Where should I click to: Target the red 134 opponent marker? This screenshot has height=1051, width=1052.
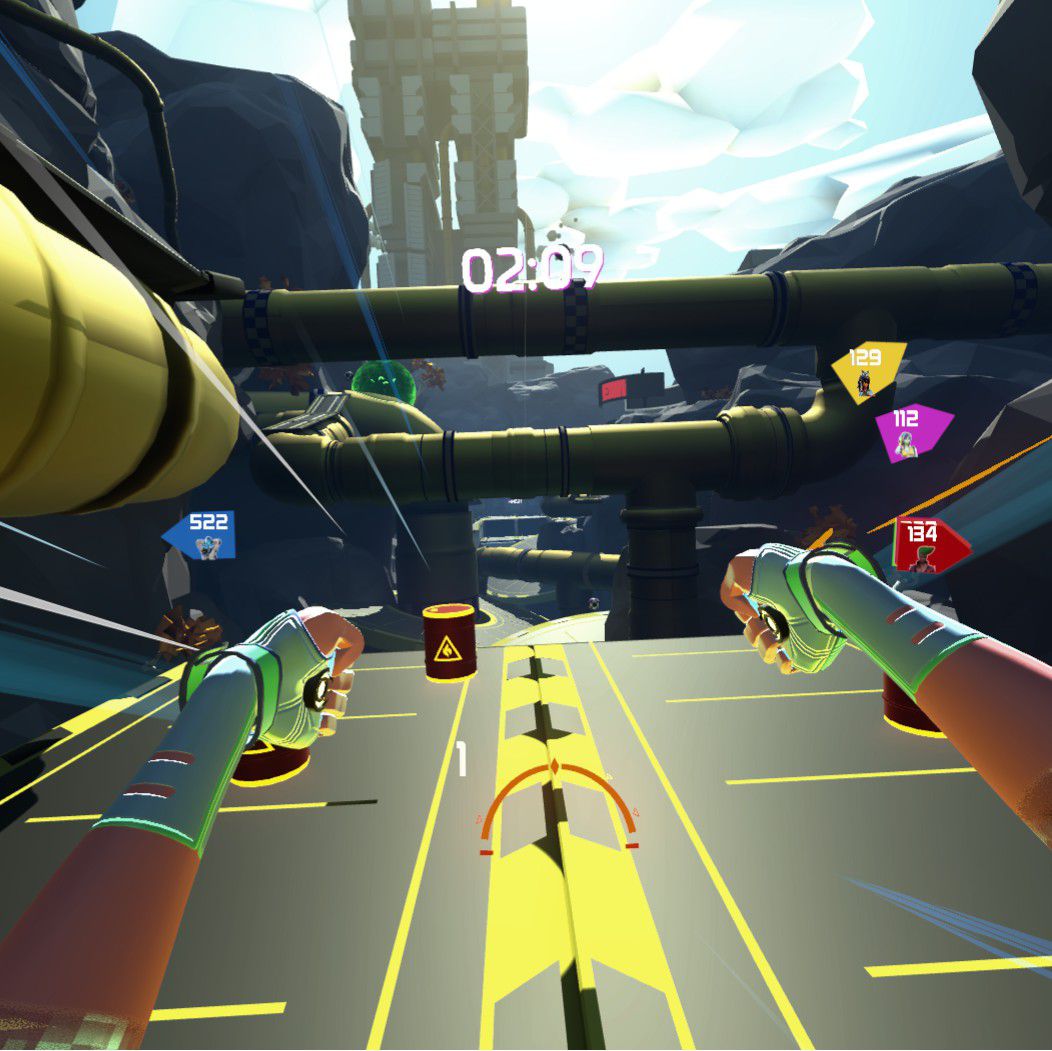(x=927, y=545)
